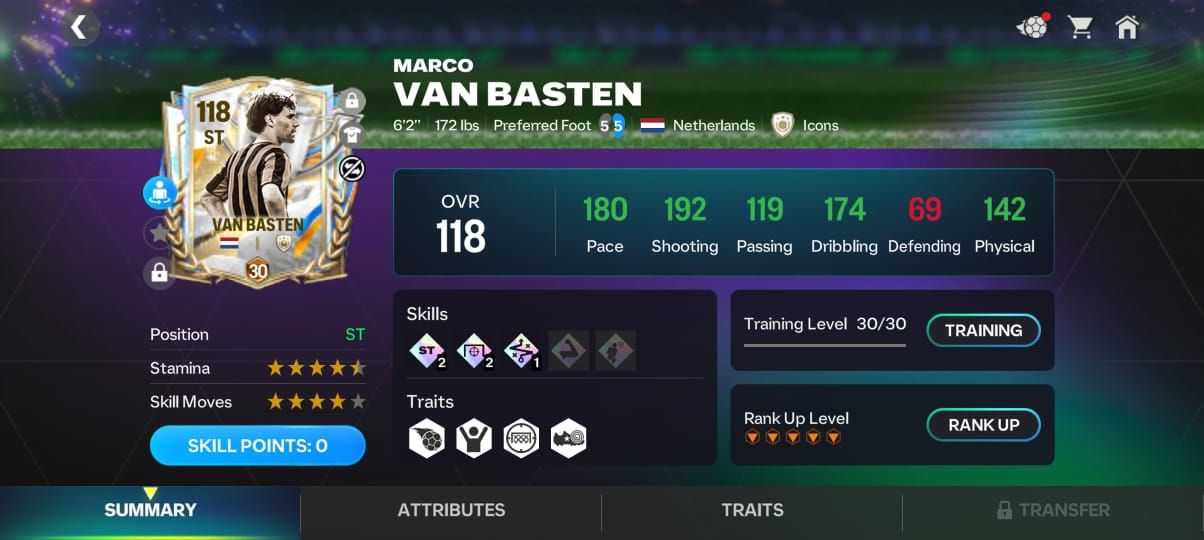Select the Skill Points button
This screenshot has width=1204, height=540.
tap(257, 446)
